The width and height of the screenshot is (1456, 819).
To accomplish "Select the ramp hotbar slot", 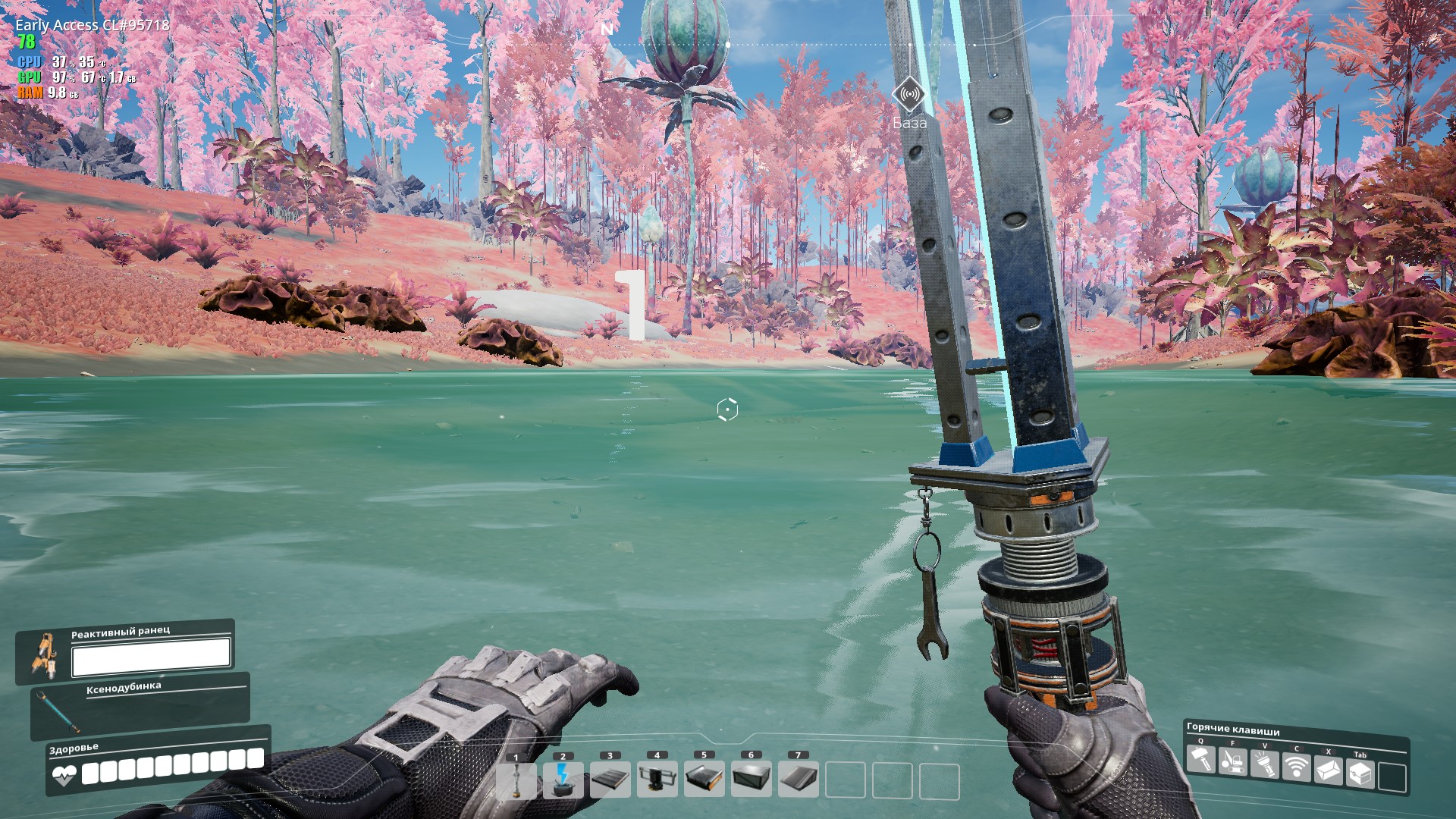I will 798,780.
